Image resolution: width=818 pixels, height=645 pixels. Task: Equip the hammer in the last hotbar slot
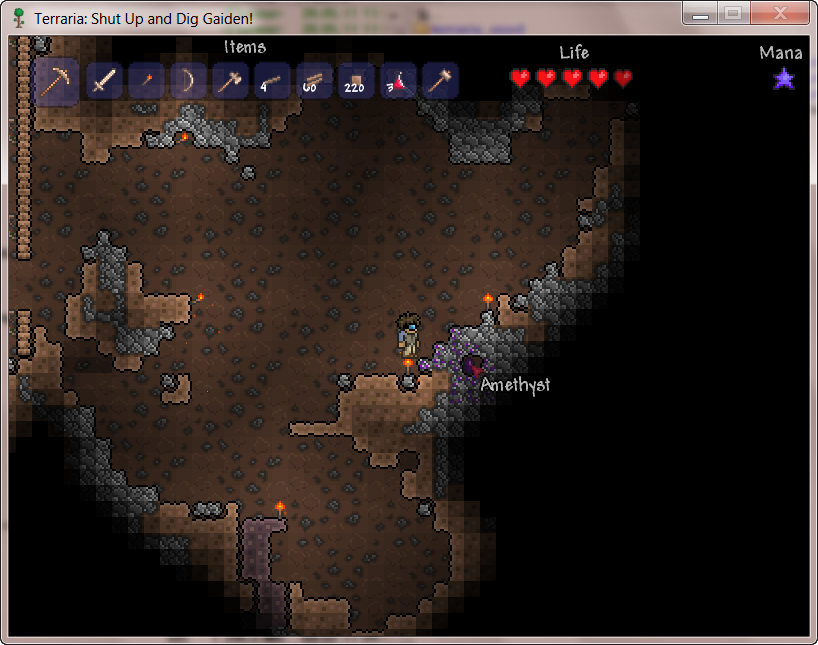pos(440,81)
